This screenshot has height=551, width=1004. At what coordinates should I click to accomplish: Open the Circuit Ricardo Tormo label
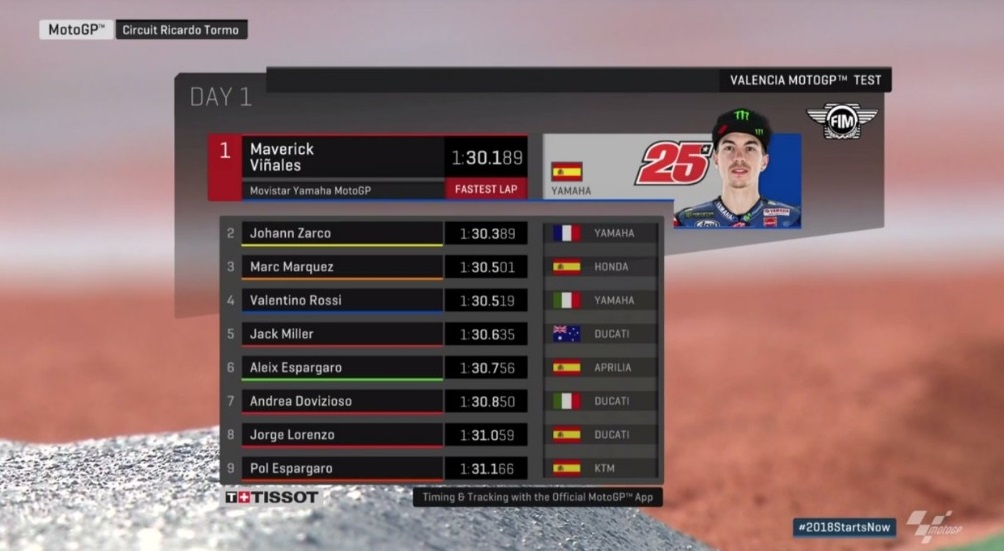(180, 30)
